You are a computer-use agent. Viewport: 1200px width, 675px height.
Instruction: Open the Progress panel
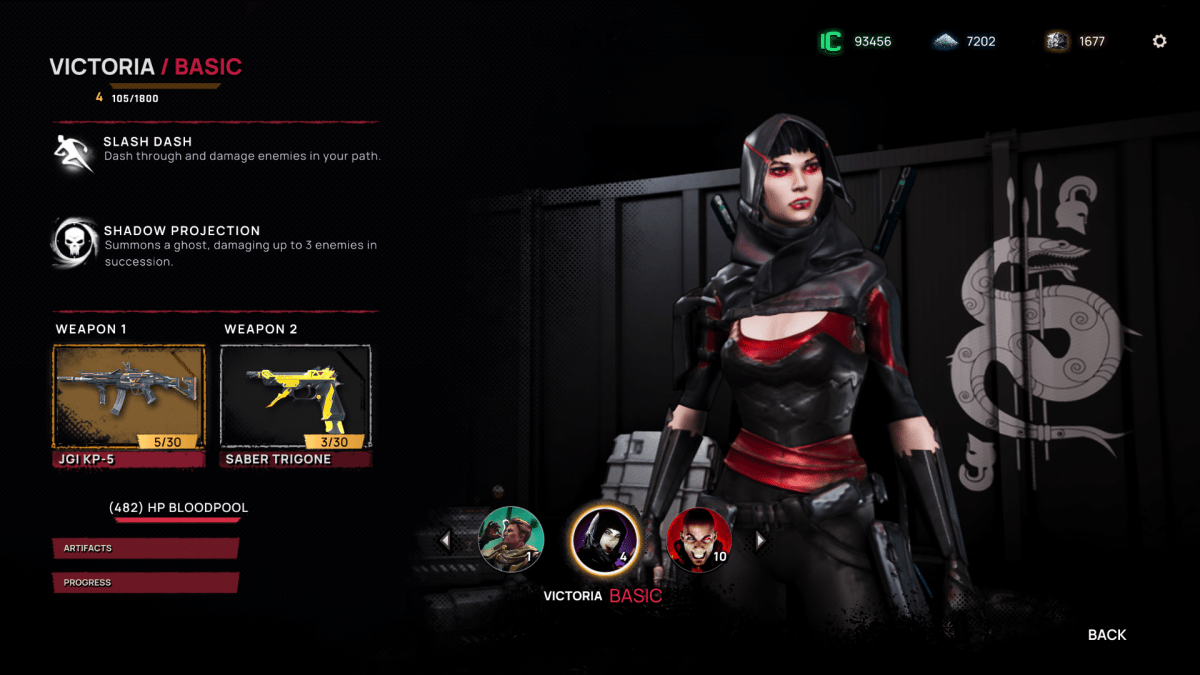pos(145,582)
